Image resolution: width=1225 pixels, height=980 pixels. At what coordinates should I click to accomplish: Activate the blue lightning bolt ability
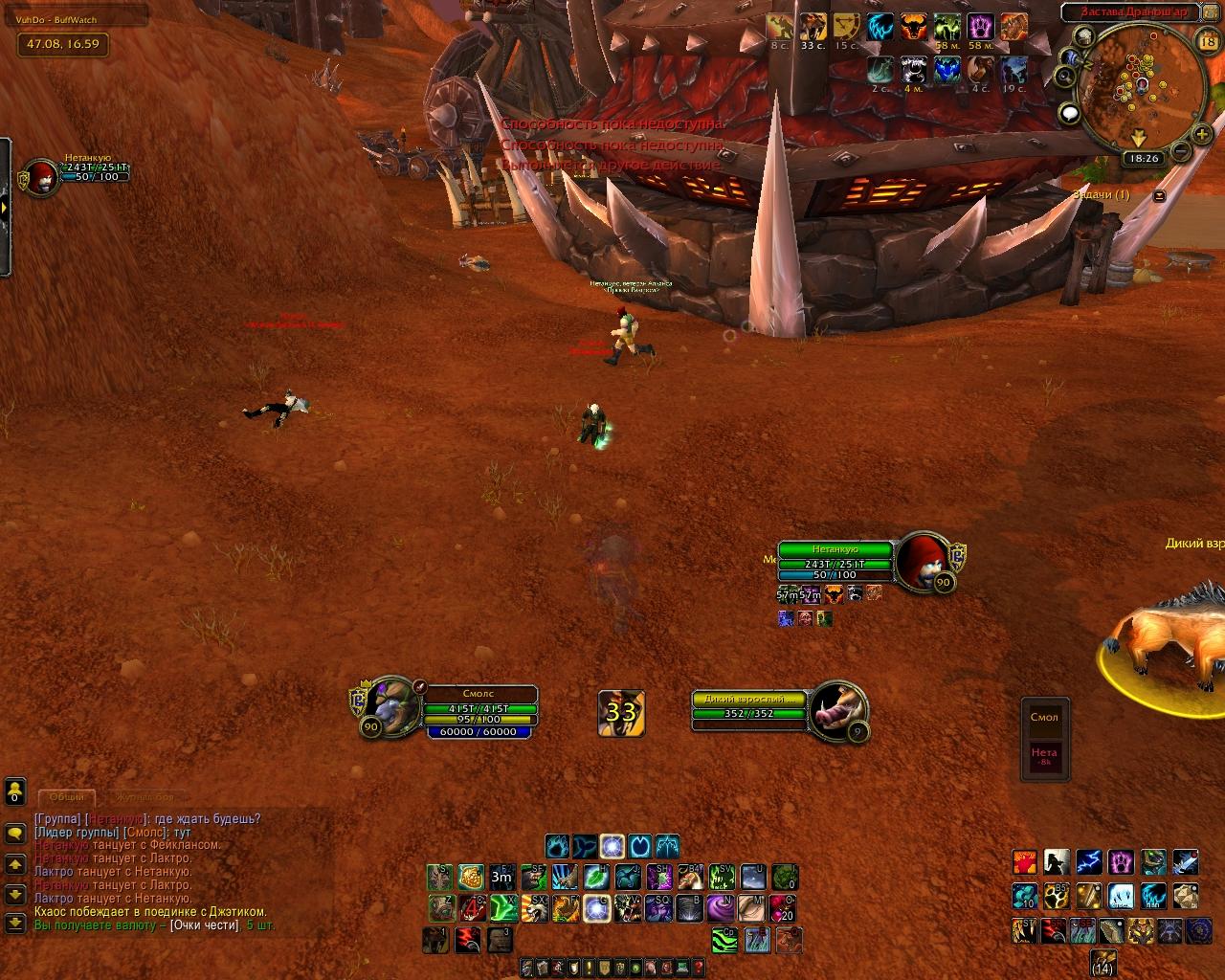(x=1089, y=863)
